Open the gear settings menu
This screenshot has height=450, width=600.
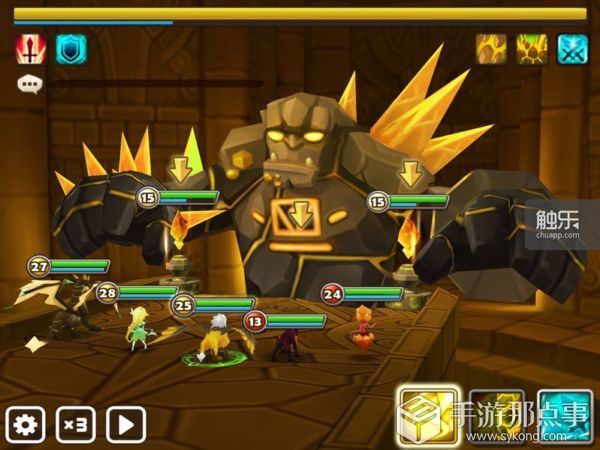click(x=25, y=424)
